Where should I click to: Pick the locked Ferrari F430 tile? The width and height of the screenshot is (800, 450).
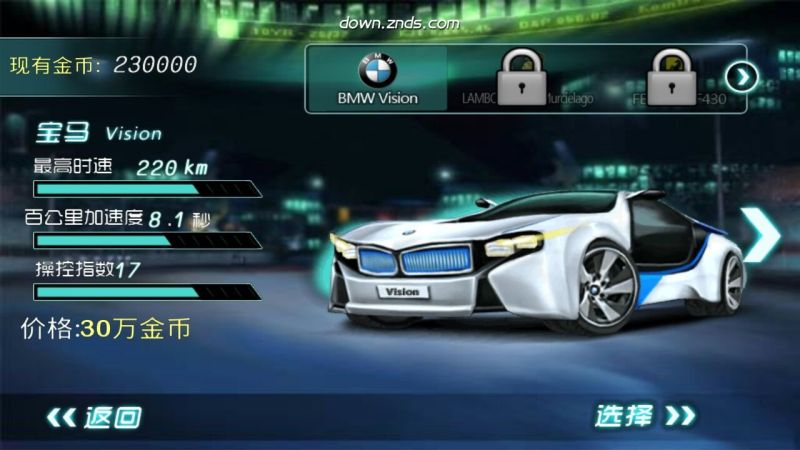[x=664, y=78]
